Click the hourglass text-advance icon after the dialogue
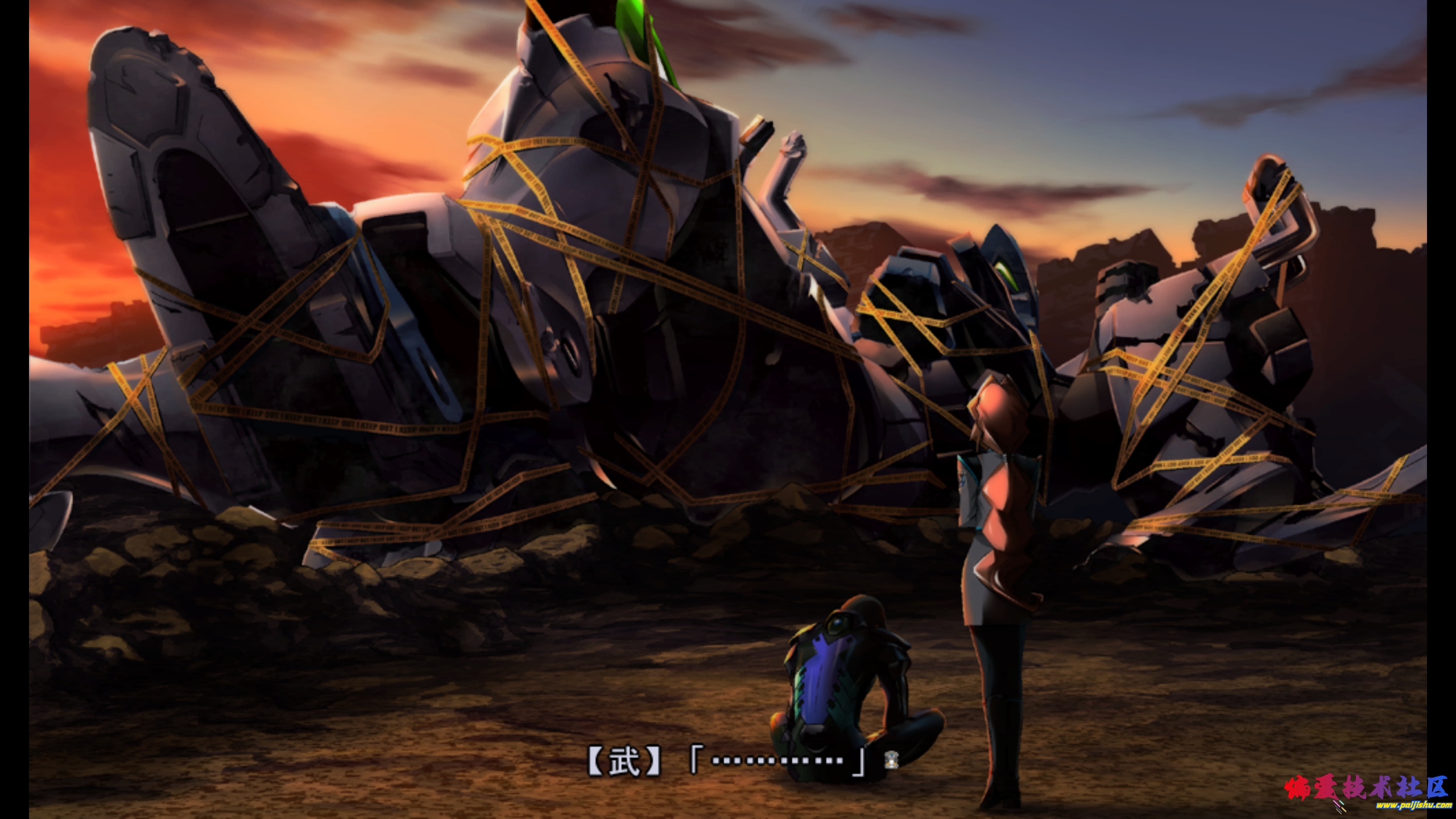The image size is (1456, 819). click(891, 760)
